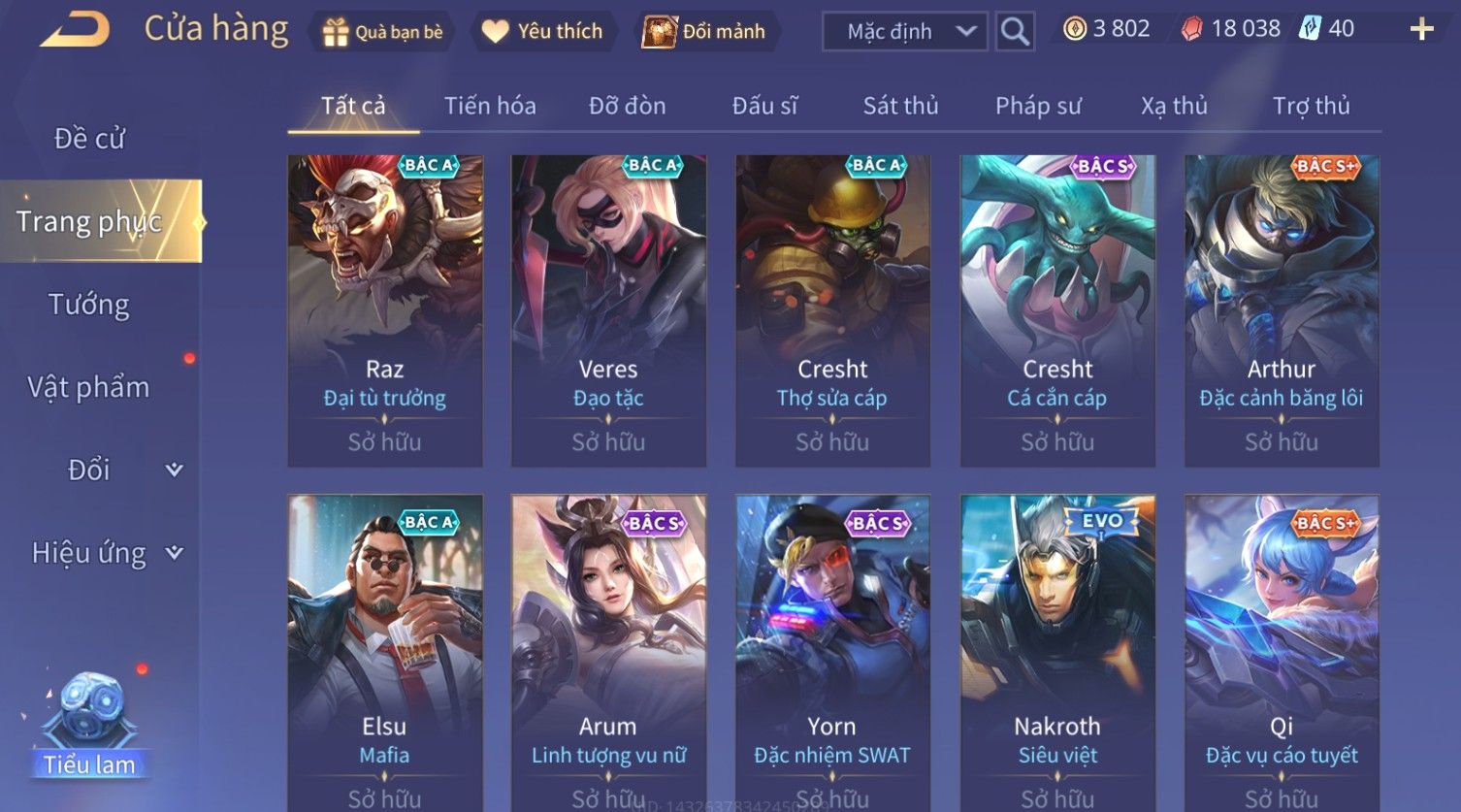The height and width of the screenshot is (812, 1461).
Task: Select Raz Đại tù trưởng skin card
Action: coord(385,310)
